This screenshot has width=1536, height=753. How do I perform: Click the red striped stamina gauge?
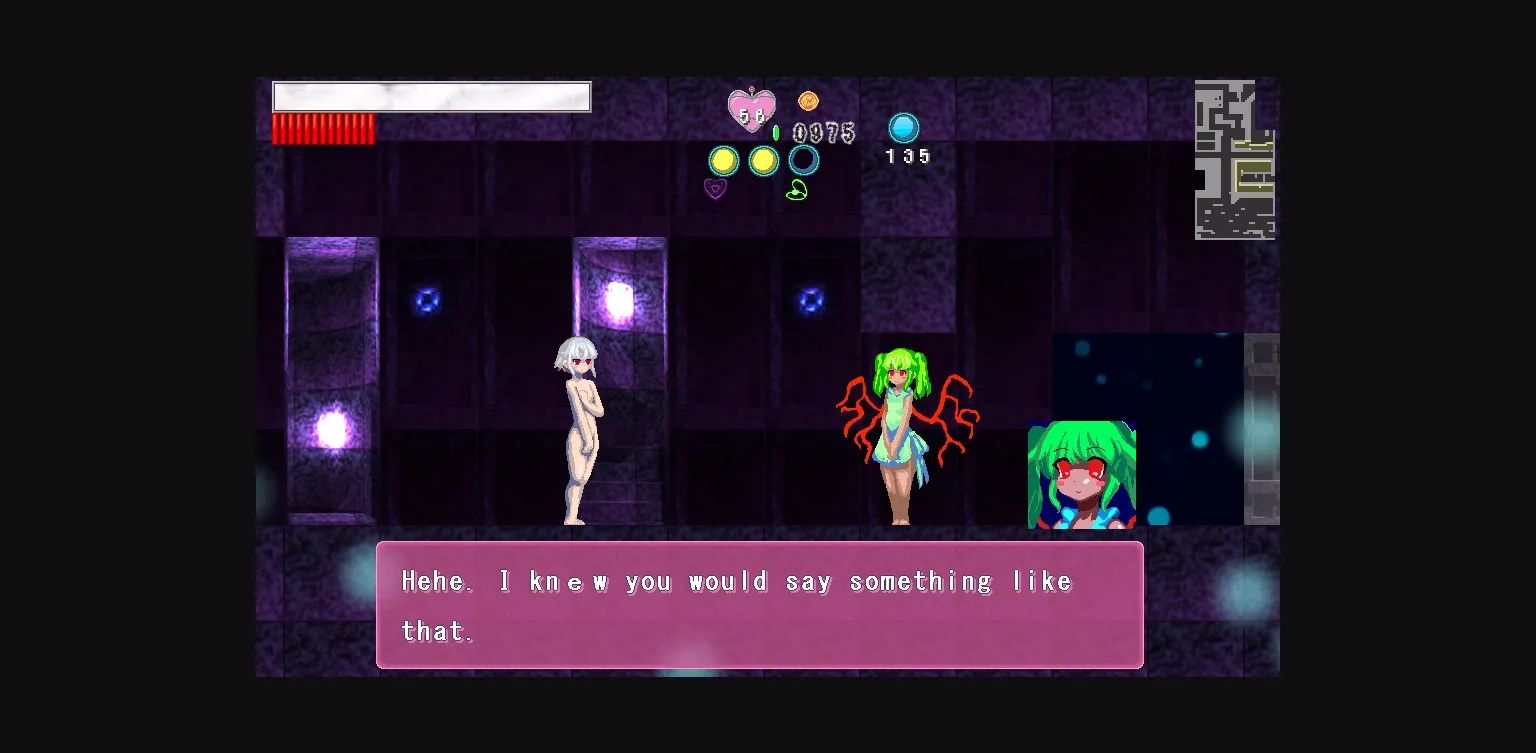[x=324, y=129]
